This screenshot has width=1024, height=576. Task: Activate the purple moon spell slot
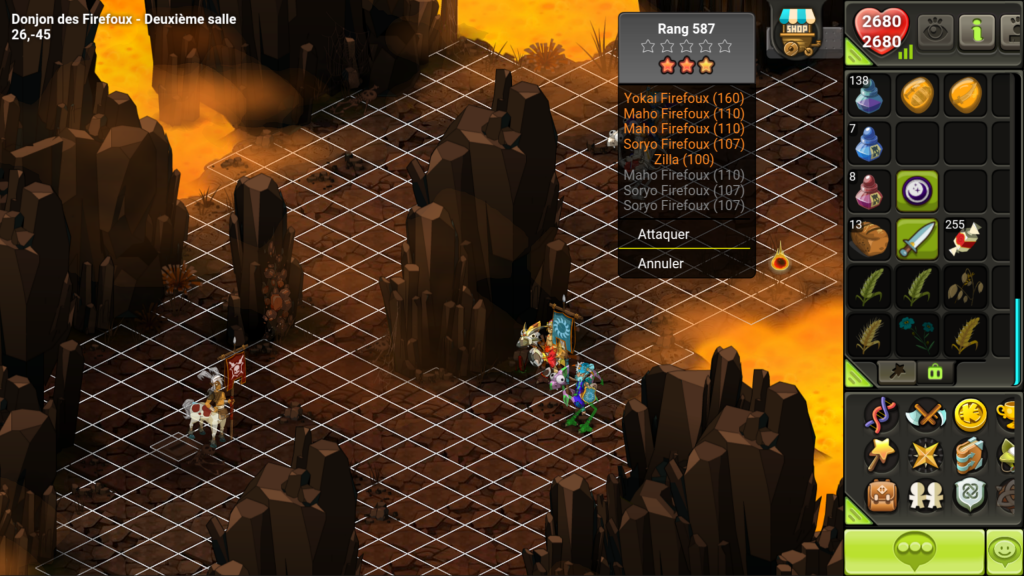pyautogui.click(x=917, y=190)
